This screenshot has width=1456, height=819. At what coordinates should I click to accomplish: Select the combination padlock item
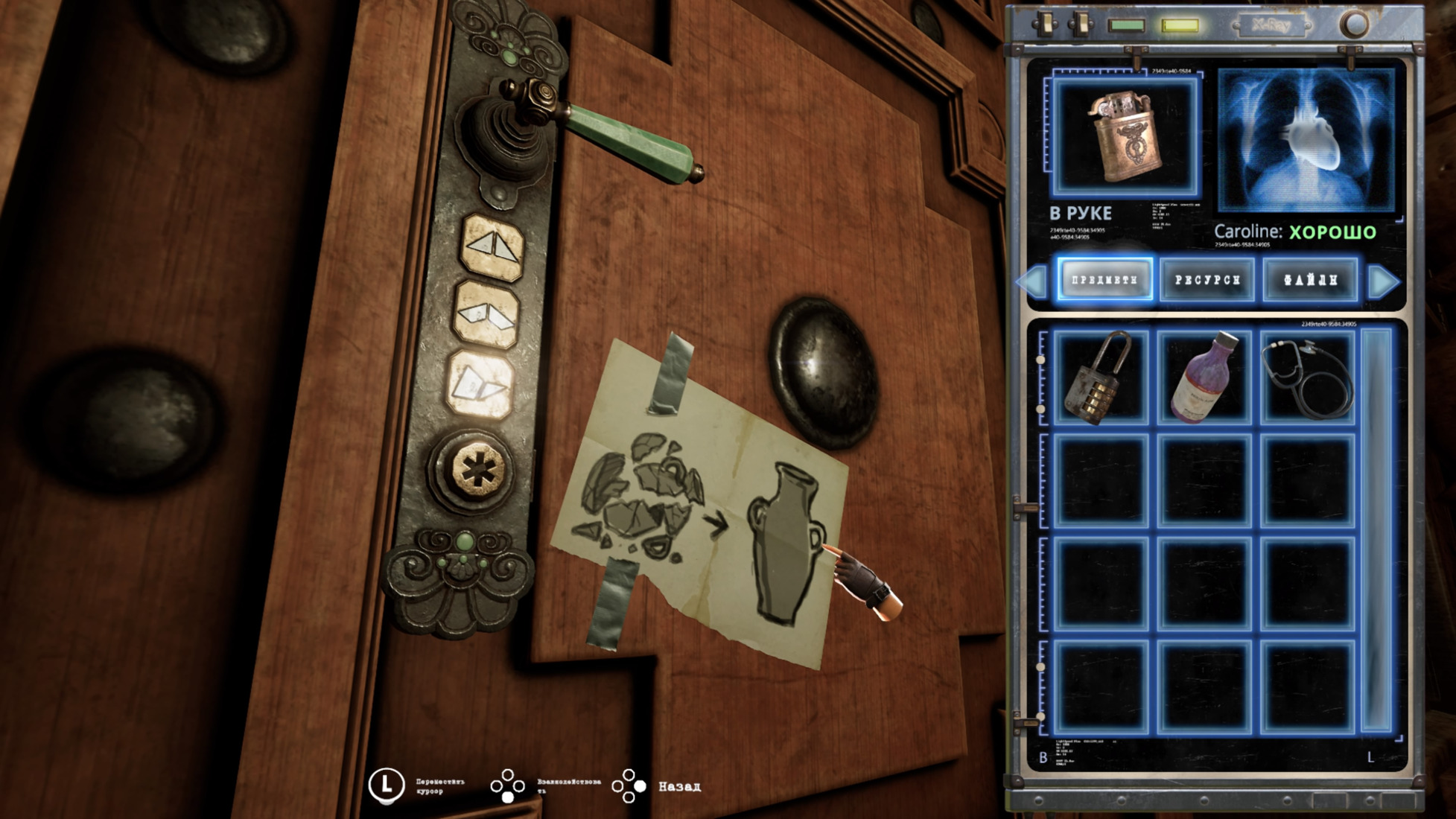[1099, 378]
